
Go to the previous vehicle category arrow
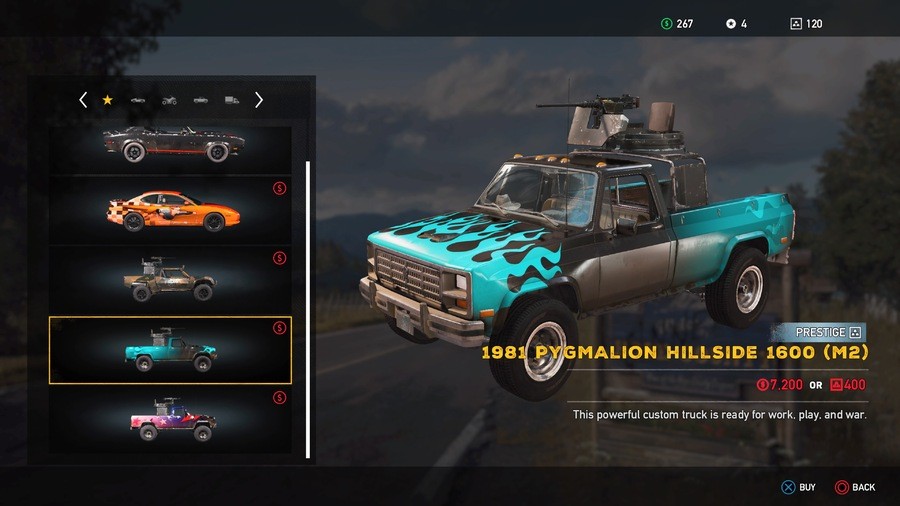pos(83,100)
